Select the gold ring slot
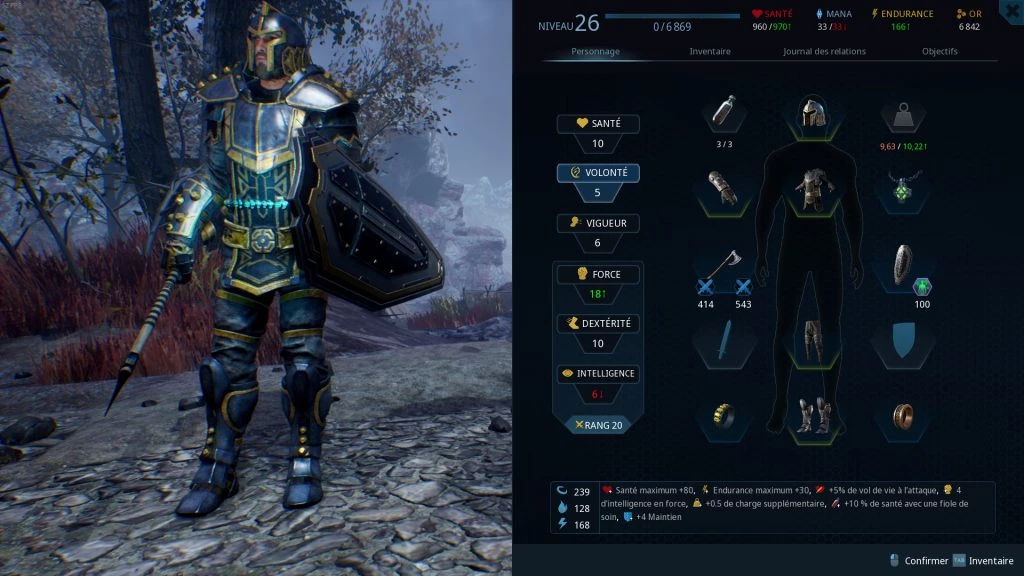Screen dimensions: 1024x576 (x=723, y=414)
